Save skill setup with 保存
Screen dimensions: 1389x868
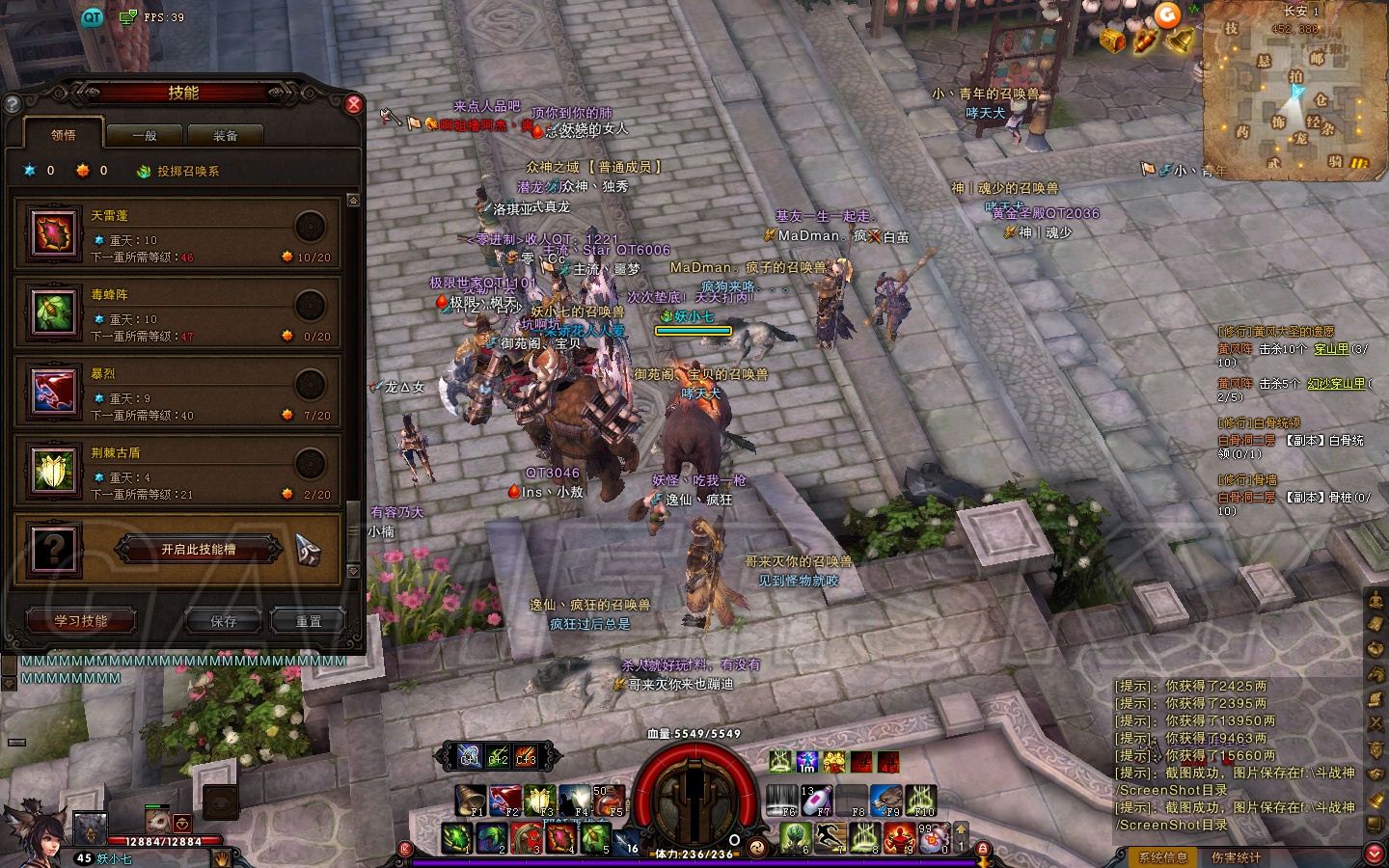point(224,621)
